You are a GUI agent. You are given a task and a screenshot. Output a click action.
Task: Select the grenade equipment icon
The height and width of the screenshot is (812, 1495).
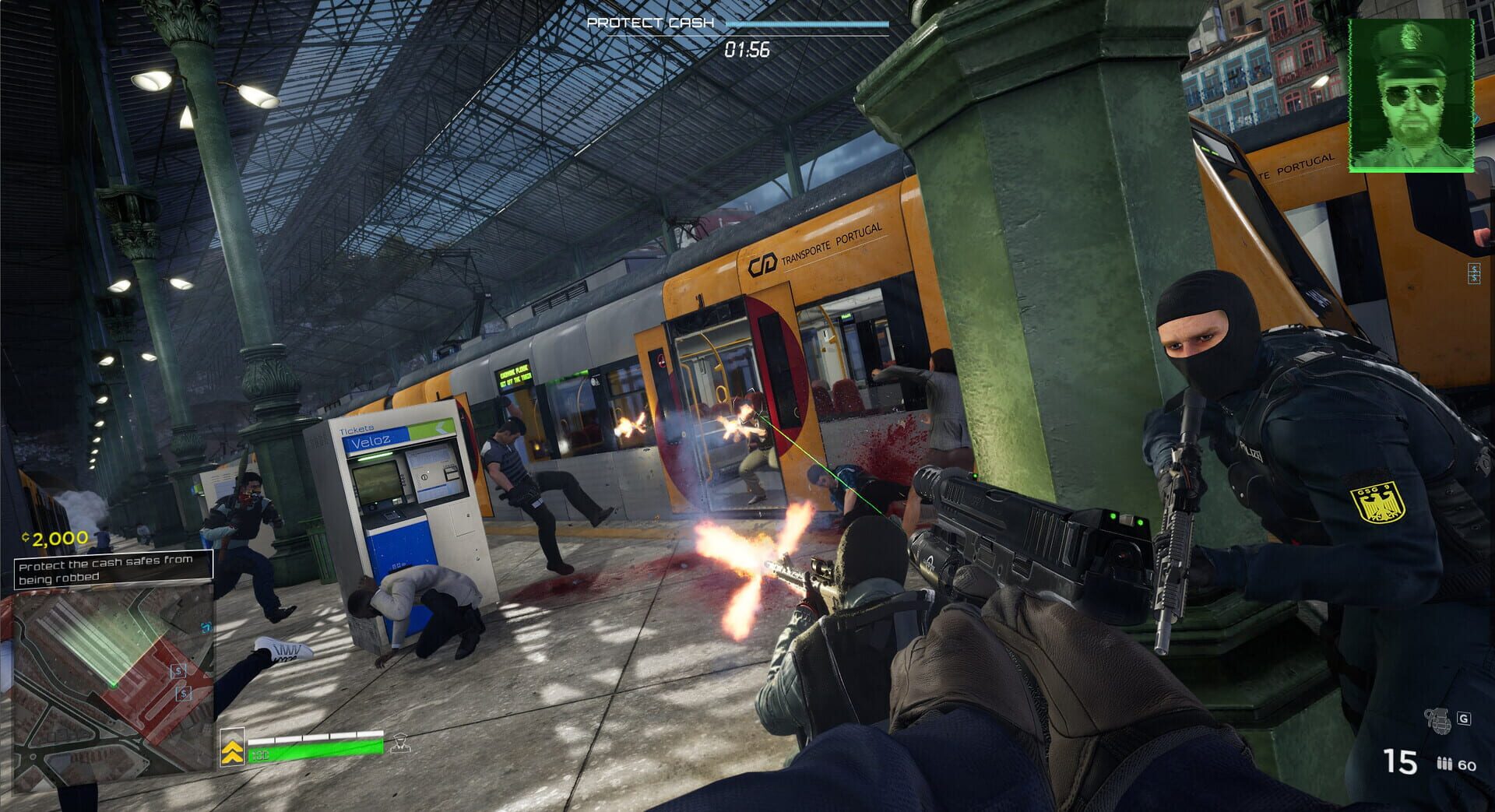click(x=1439, y=719)
